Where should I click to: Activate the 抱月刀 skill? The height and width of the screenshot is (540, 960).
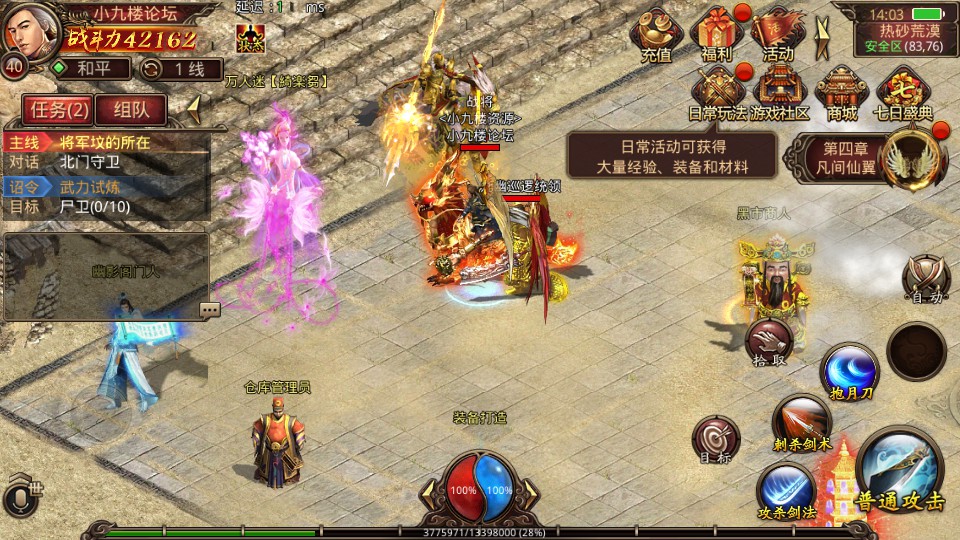[x=850, y=371]
